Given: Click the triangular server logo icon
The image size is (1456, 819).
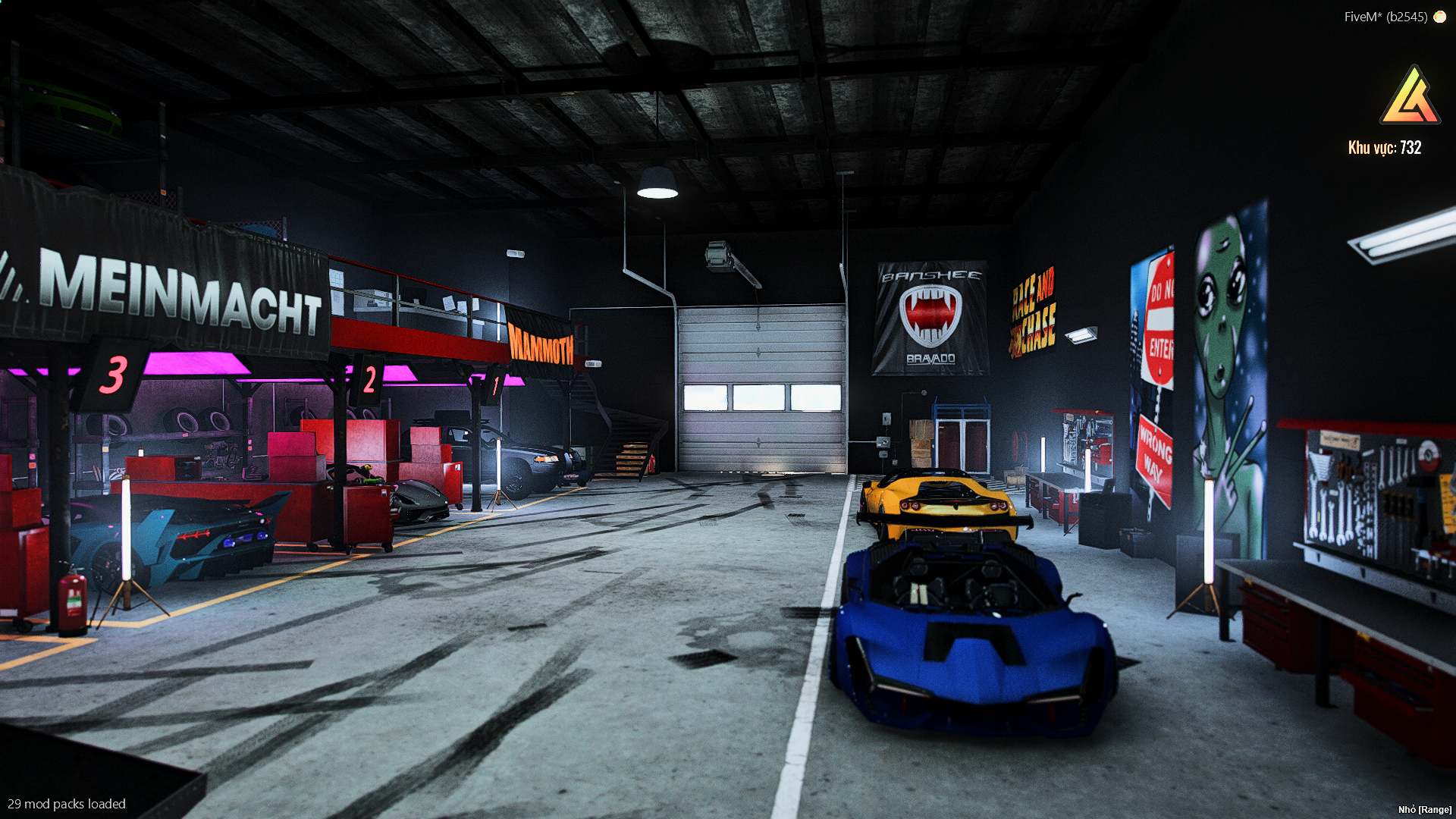Looking at the screenshot, I should [x=1410, y=97].
